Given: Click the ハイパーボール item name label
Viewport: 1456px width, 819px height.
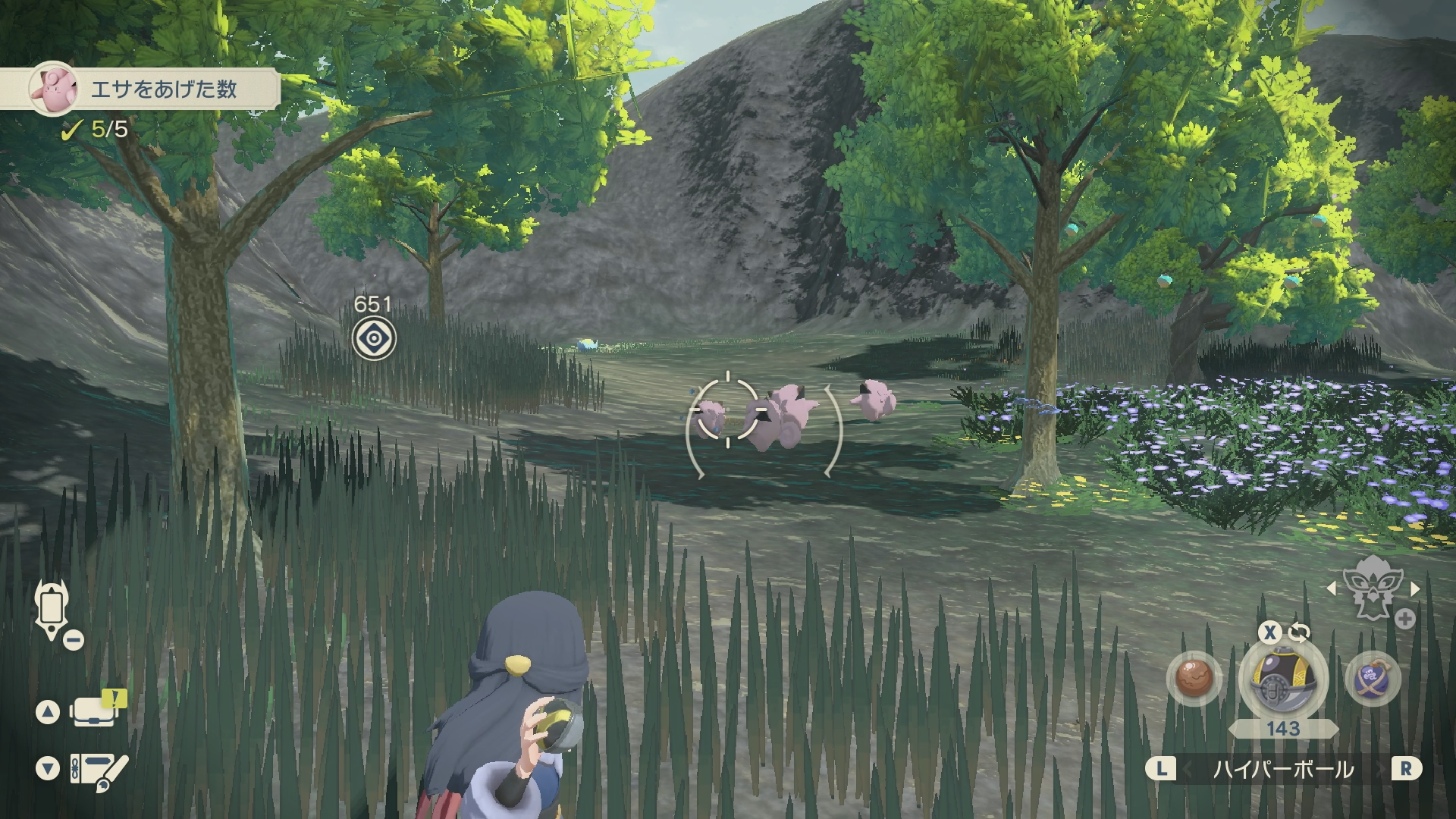Looking at the screenshot, I should point(1283,769).
